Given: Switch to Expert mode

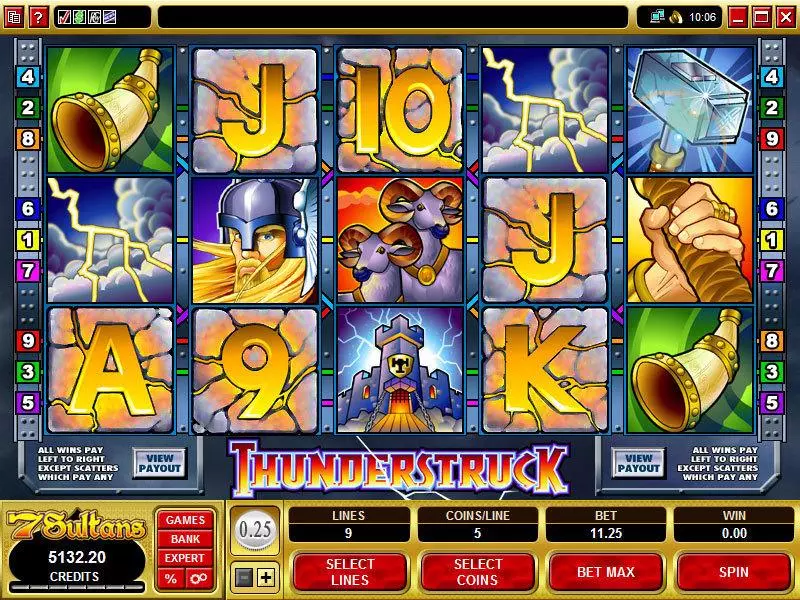Looking at the screenshot, I should [185, 558].
